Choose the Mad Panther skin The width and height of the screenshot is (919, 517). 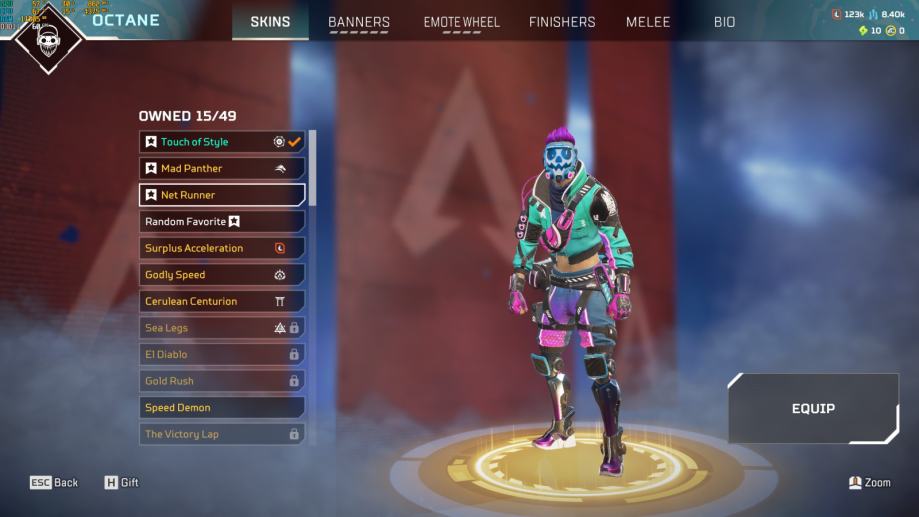[222, 169]
